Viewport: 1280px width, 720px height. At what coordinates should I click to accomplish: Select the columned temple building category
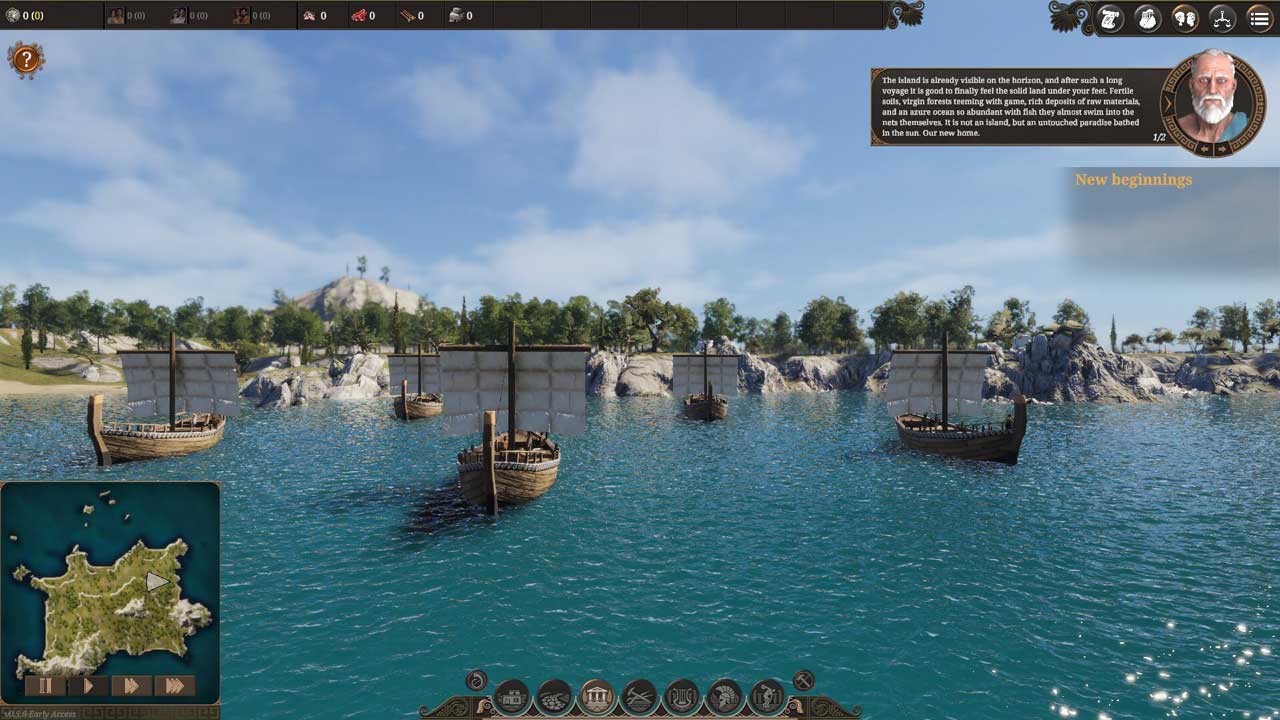click(x=597, y=696)
